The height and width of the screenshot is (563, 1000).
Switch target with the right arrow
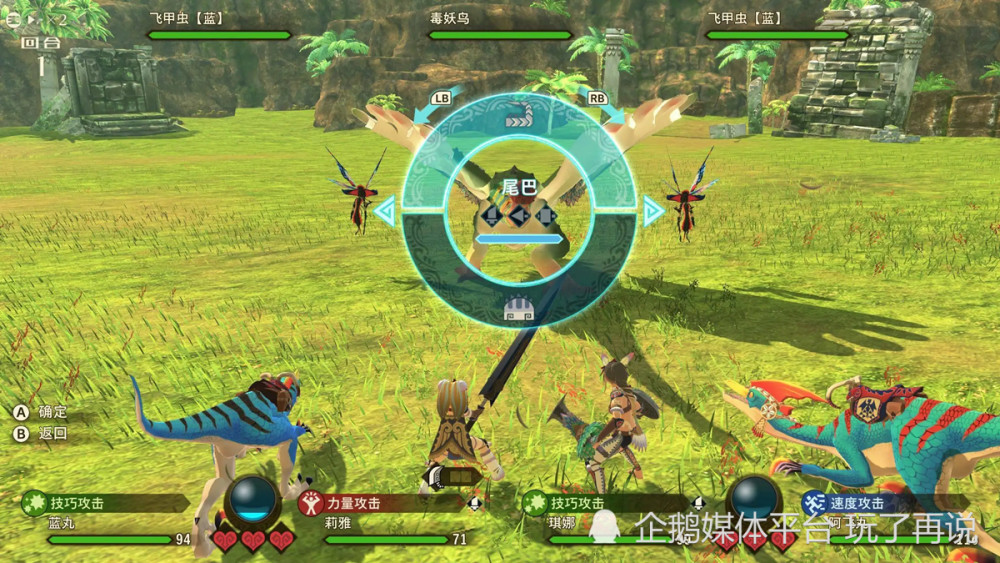tap(652, 211)
